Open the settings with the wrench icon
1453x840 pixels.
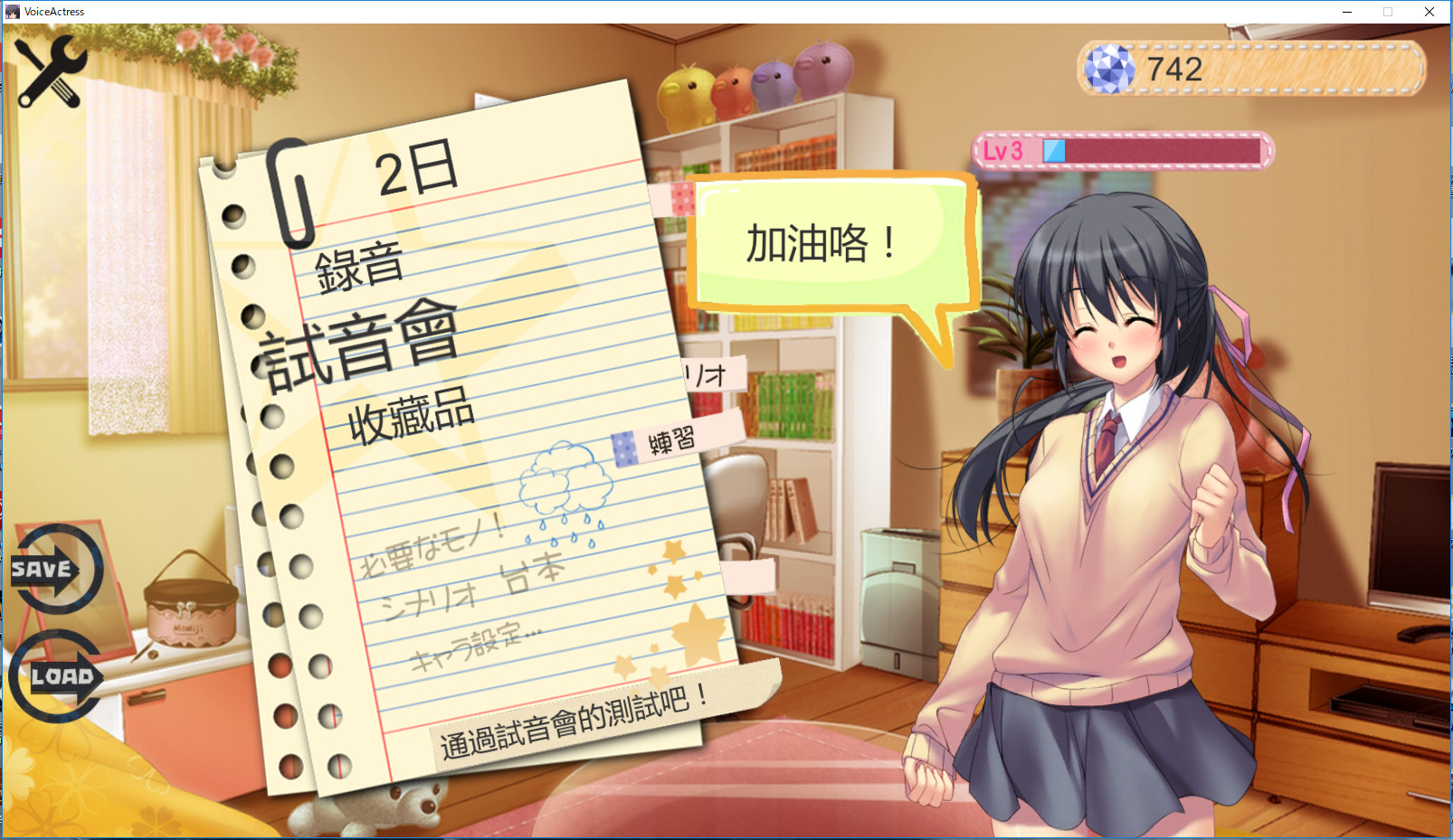pos(50,72)
